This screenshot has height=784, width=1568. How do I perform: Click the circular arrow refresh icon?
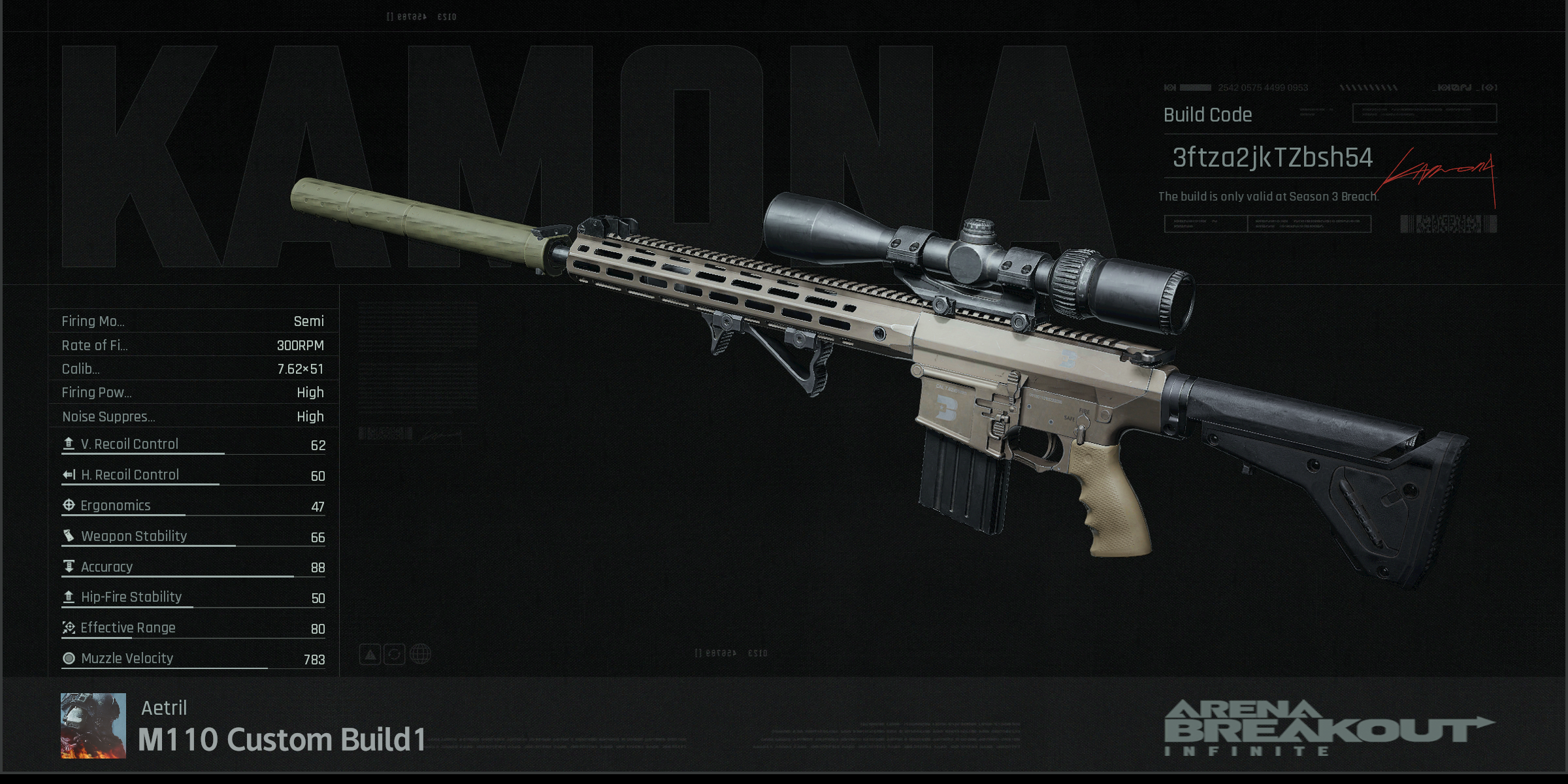click(395, 654)
